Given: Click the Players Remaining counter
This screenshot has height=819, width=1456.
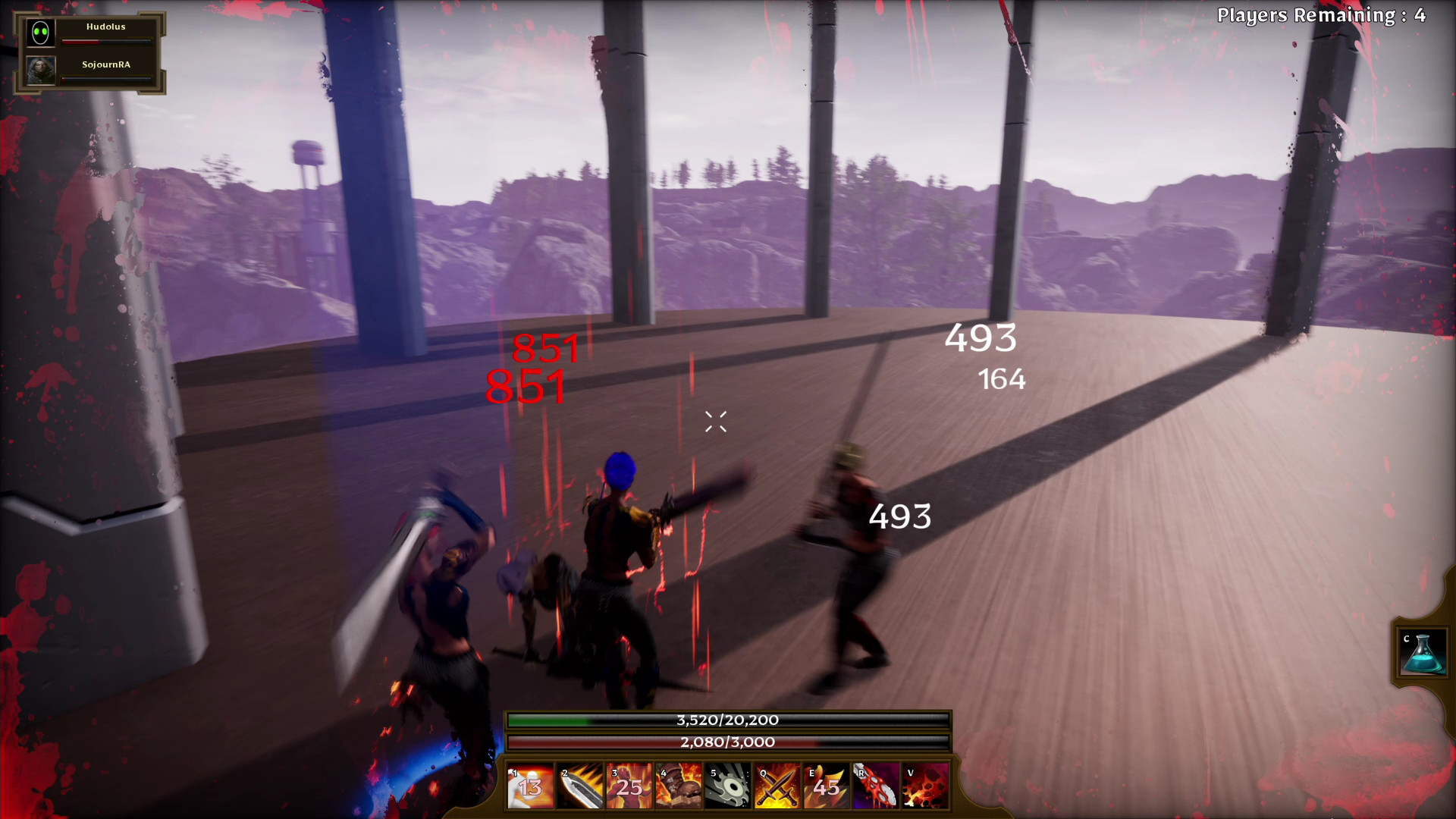Looking at the screenshot, I should pyautogui.click(x=1323, y=14).
